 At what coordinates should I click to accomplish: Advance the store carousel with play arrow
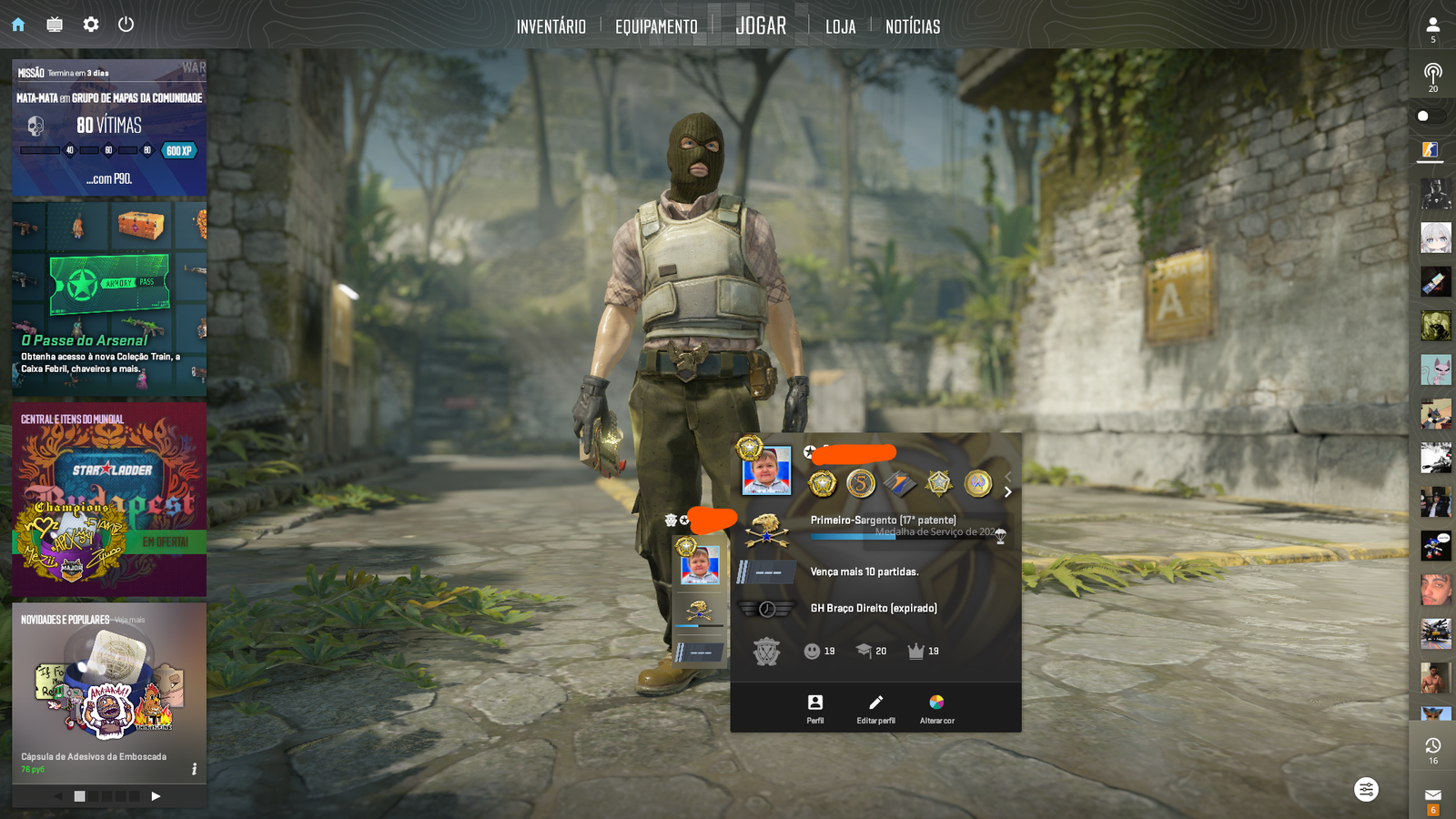click(156, 796)
